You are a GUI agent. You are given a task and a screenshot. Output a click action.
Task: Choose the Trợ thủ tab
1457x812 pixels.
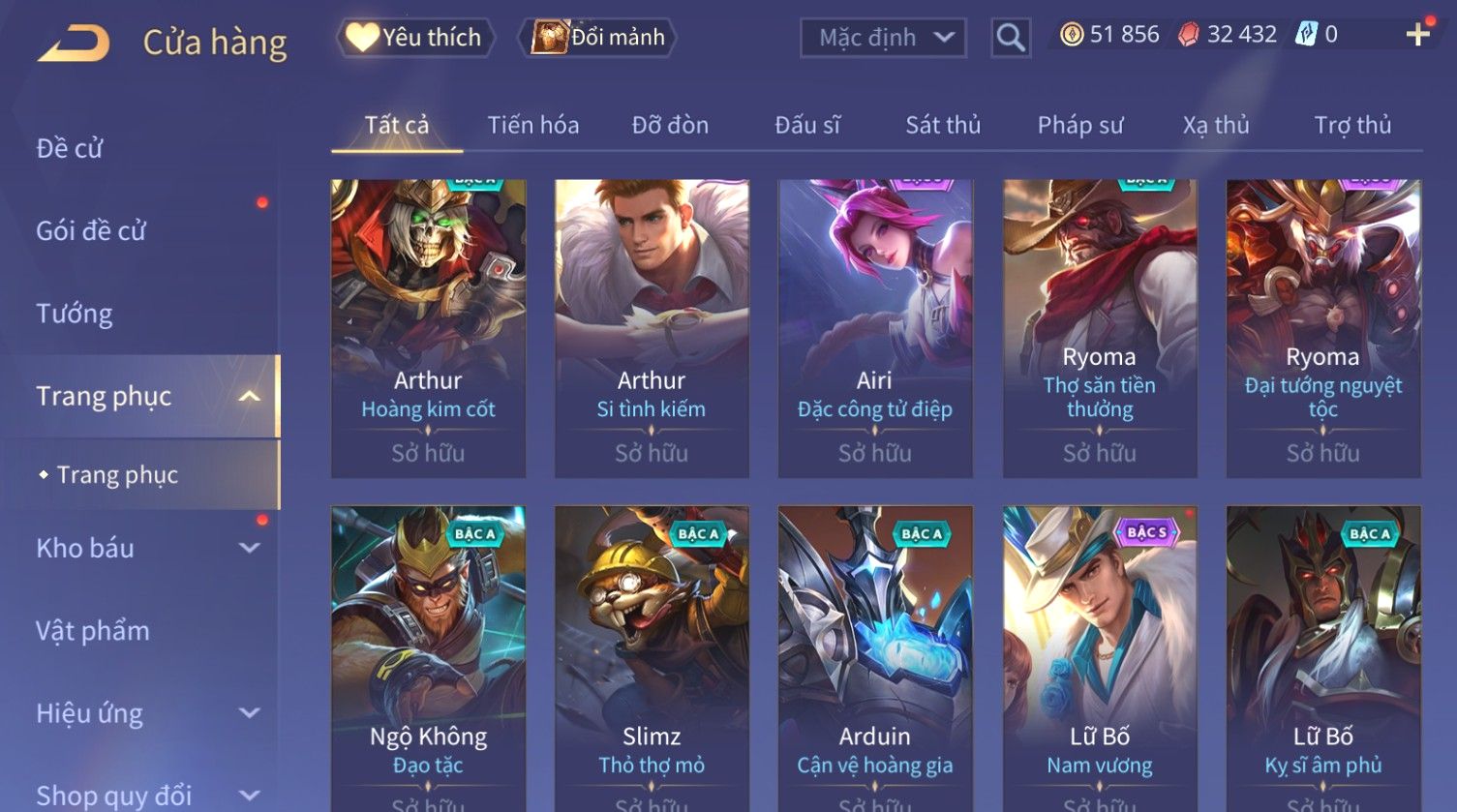1352,125
